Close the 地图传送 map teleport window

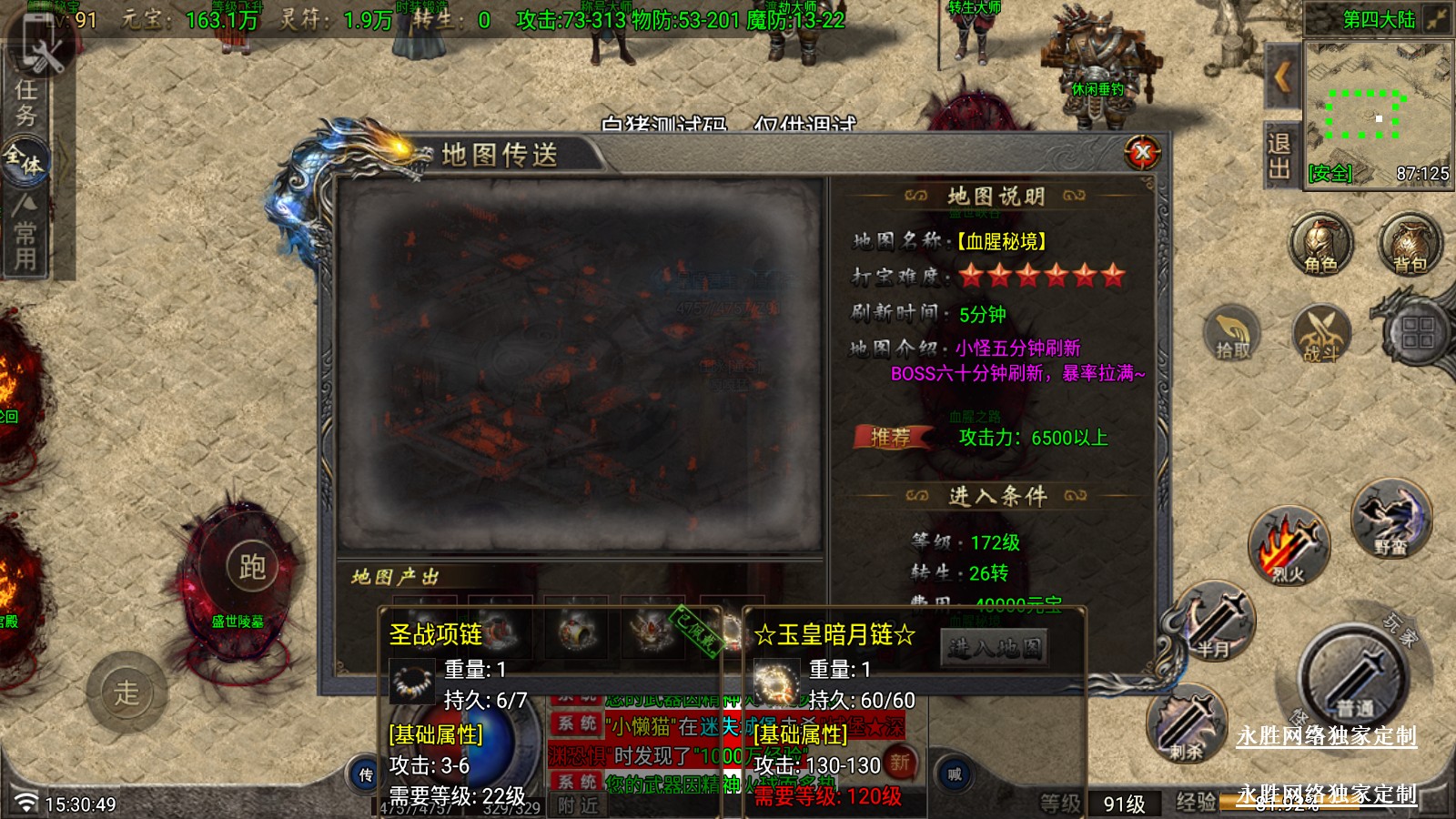click(x=1143, y=153)
